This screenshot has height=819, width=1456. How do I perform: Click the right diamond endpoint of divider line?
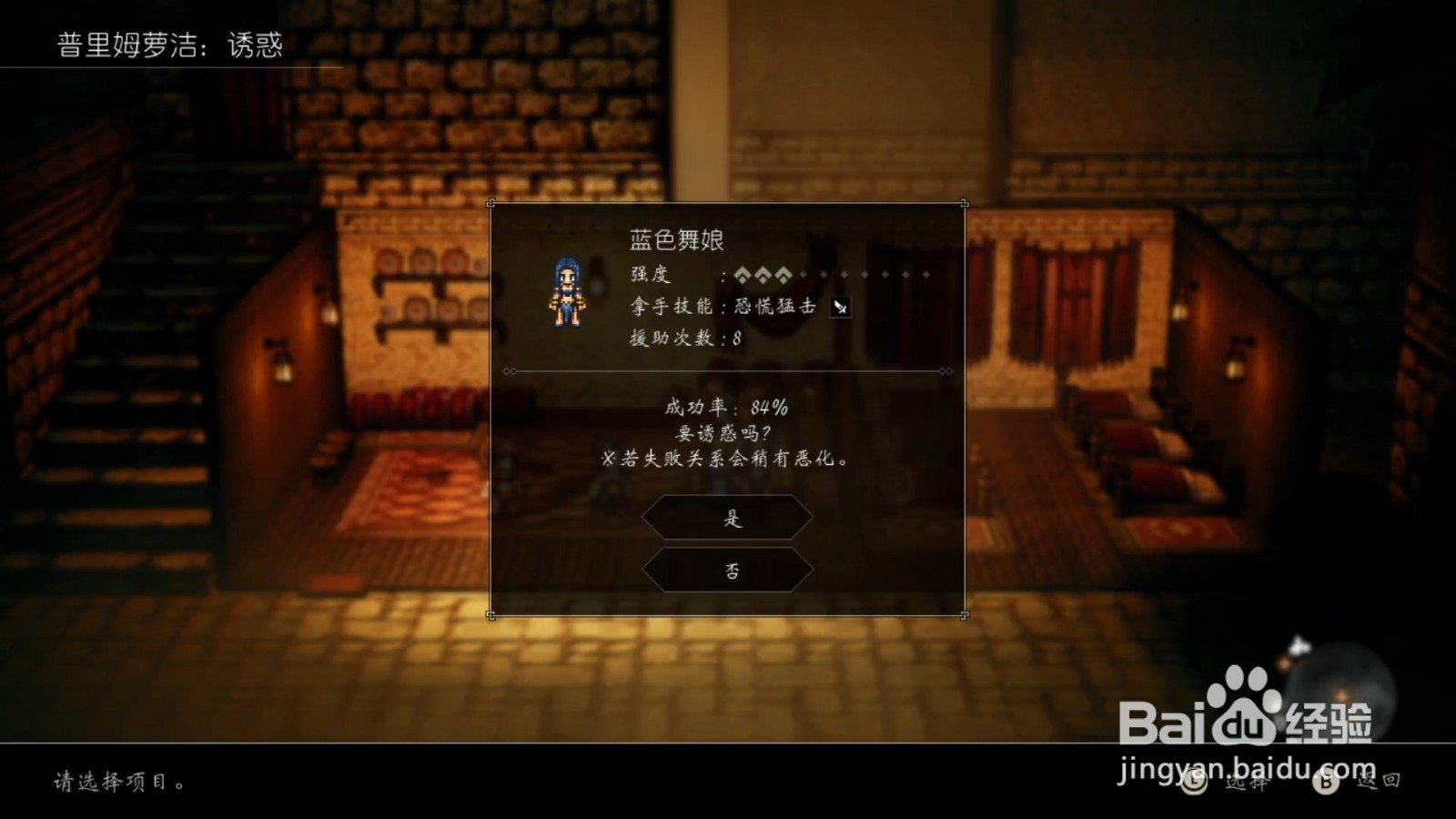945,371
